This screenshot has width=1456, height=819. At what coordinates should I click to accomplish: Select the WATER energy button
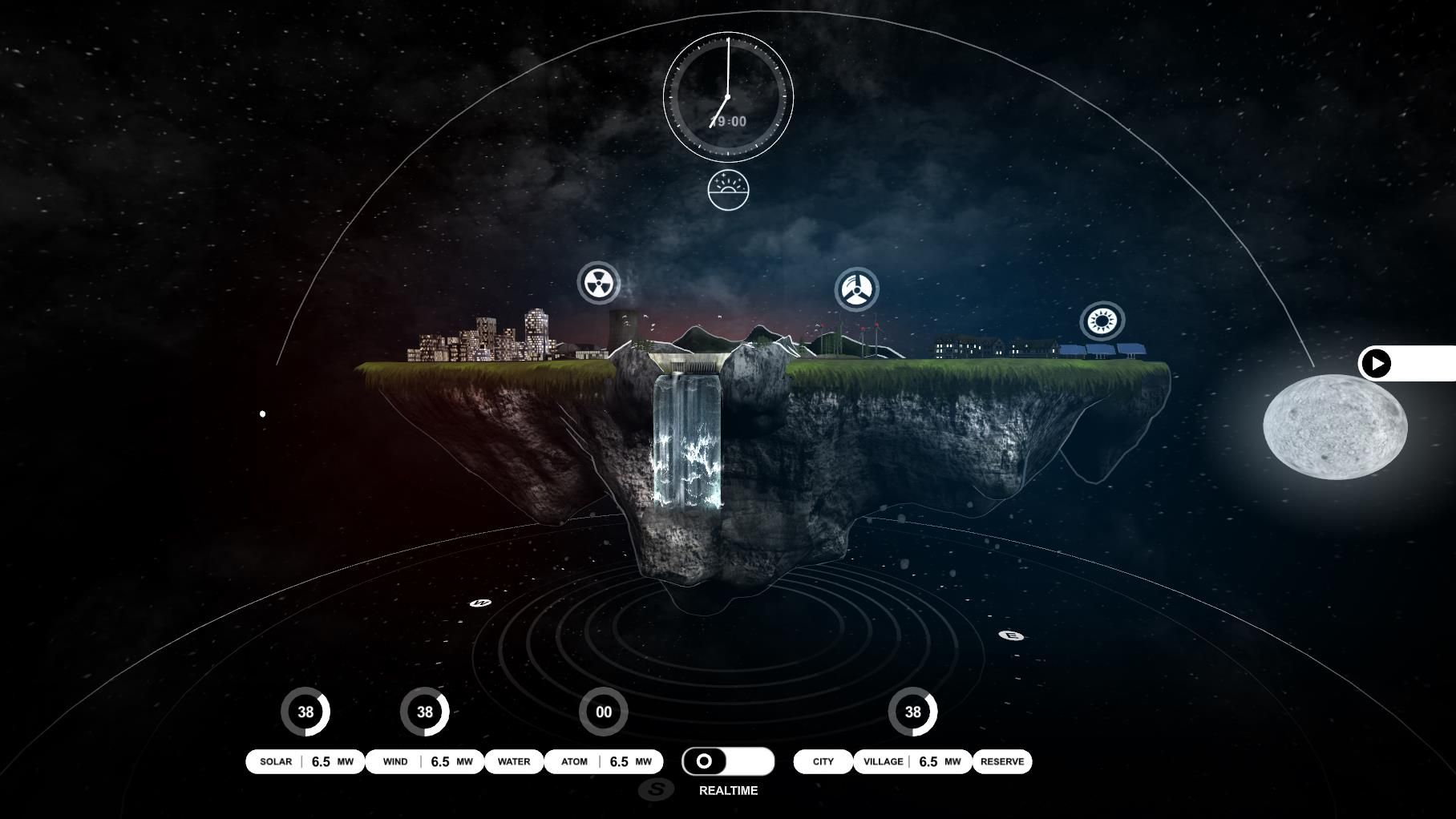coord(514,761)
